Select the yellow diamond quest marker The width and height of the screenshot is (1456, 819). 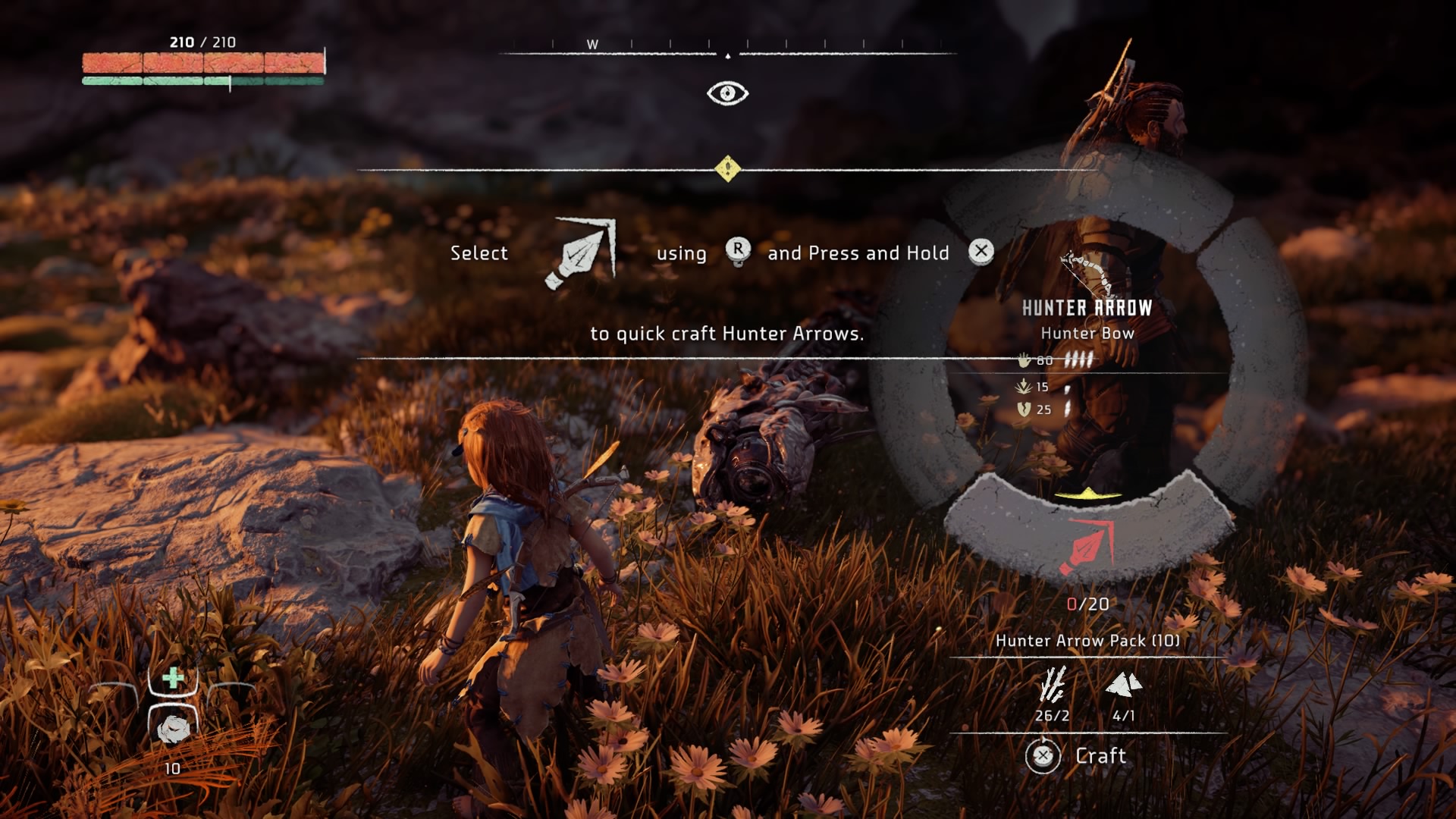pyautogui.click(x=728, y=168)
